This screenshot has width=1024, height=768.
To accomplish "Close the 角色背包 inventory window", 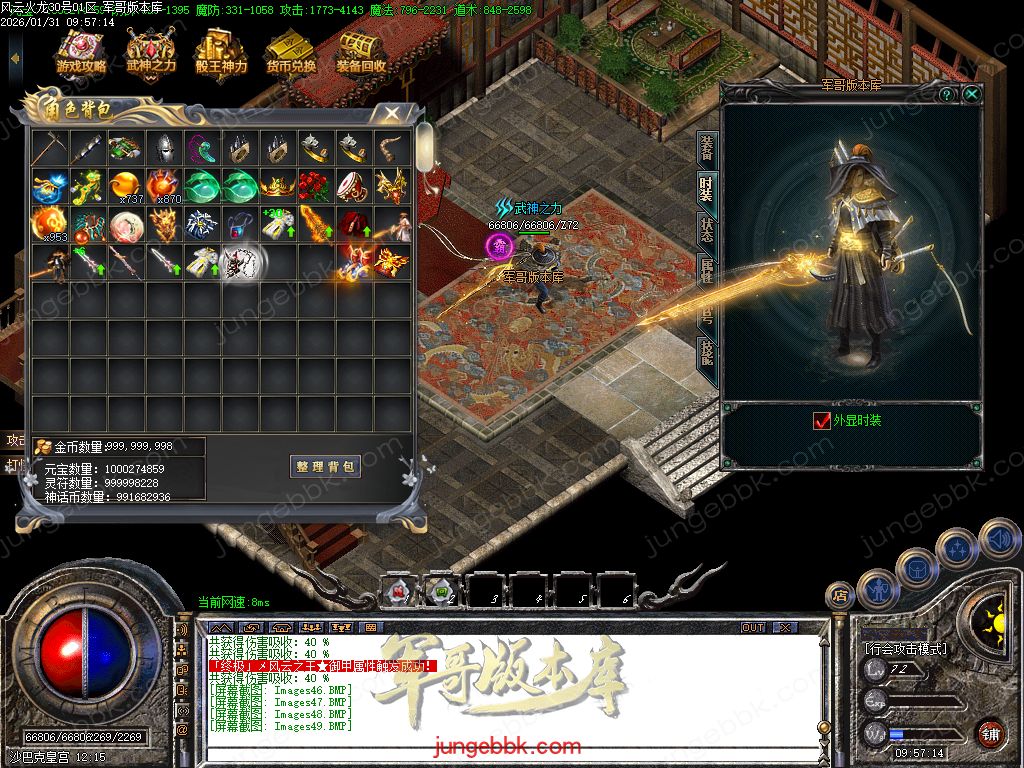I will 392,113.
